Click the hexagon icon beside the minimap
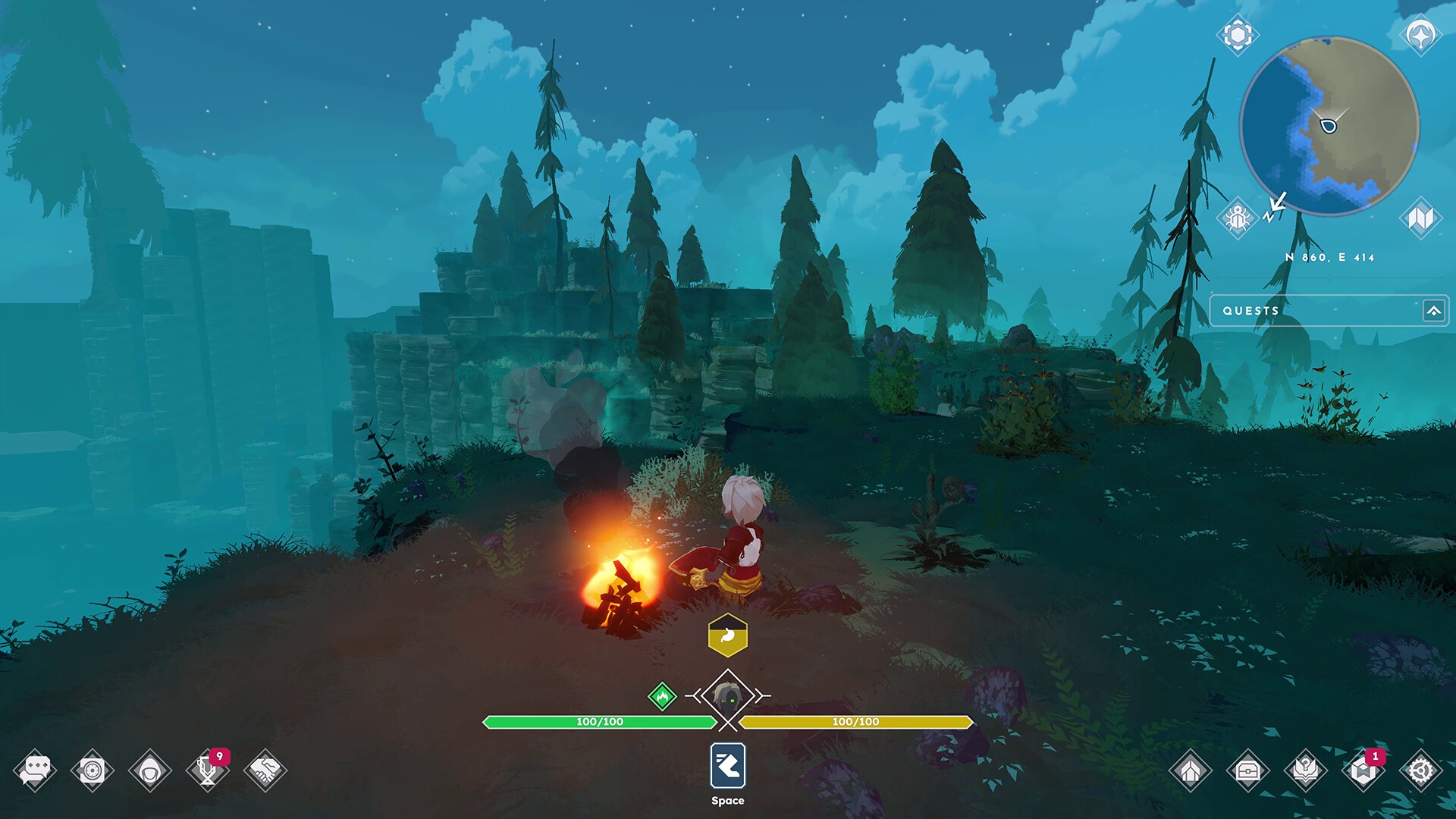Screen dimensions: 1456x819 (1238, 35)
